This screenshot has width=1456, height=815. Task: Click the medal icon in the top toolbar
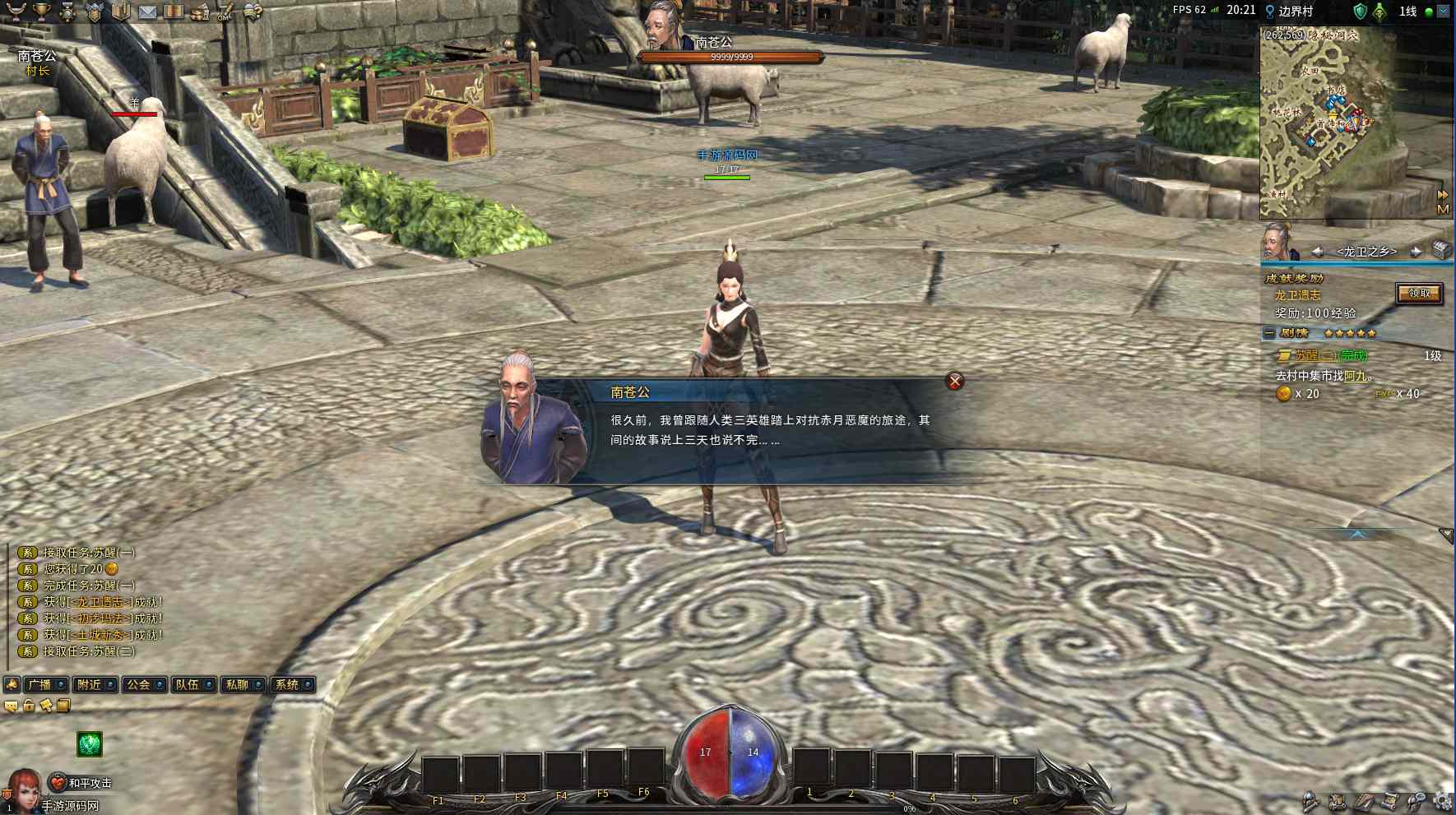pos(67,12)
